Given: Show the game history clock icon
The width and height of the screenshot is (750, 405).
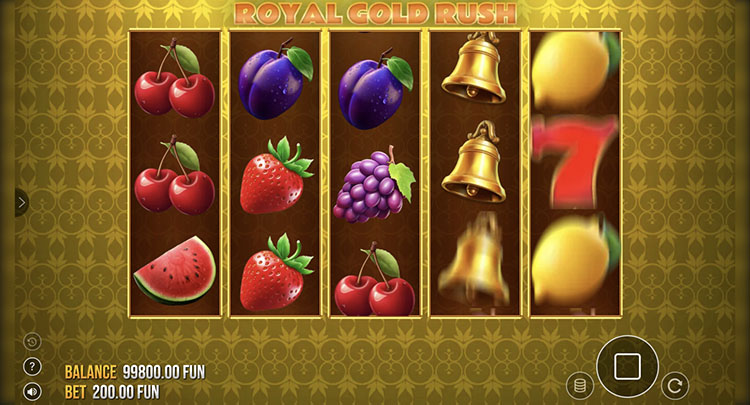Looking at the screenshot, I should (32, 341).
